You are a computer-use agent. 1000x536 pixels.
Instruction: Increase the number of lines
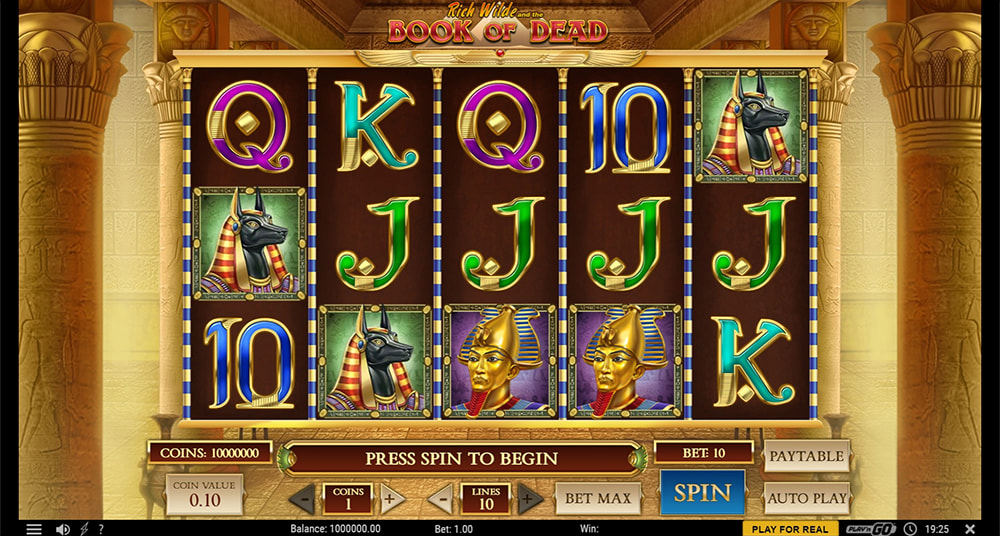pos(530,498)
